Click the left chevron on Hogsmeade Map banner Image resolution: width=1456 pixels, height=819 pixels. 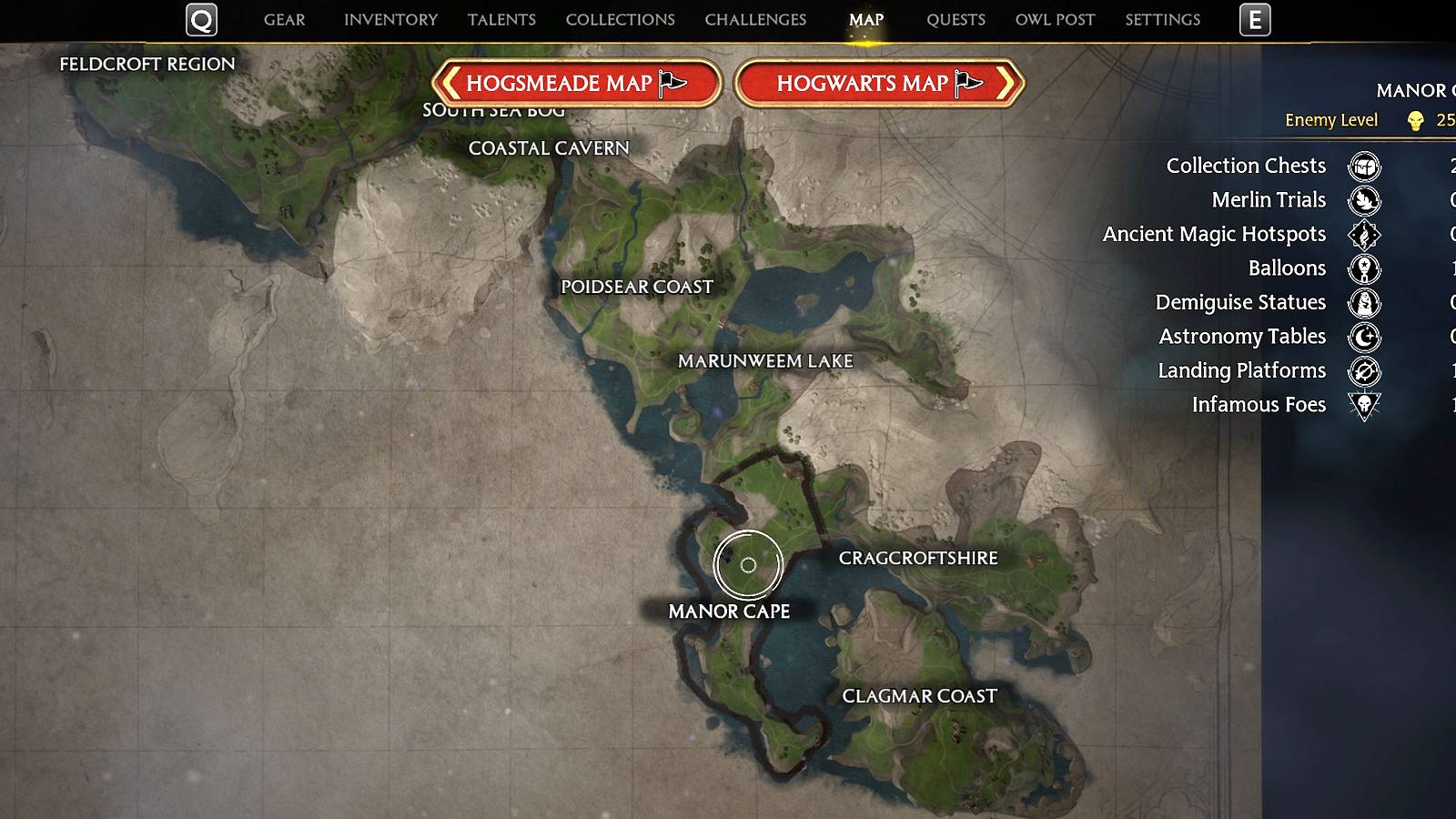coord(451,83)
